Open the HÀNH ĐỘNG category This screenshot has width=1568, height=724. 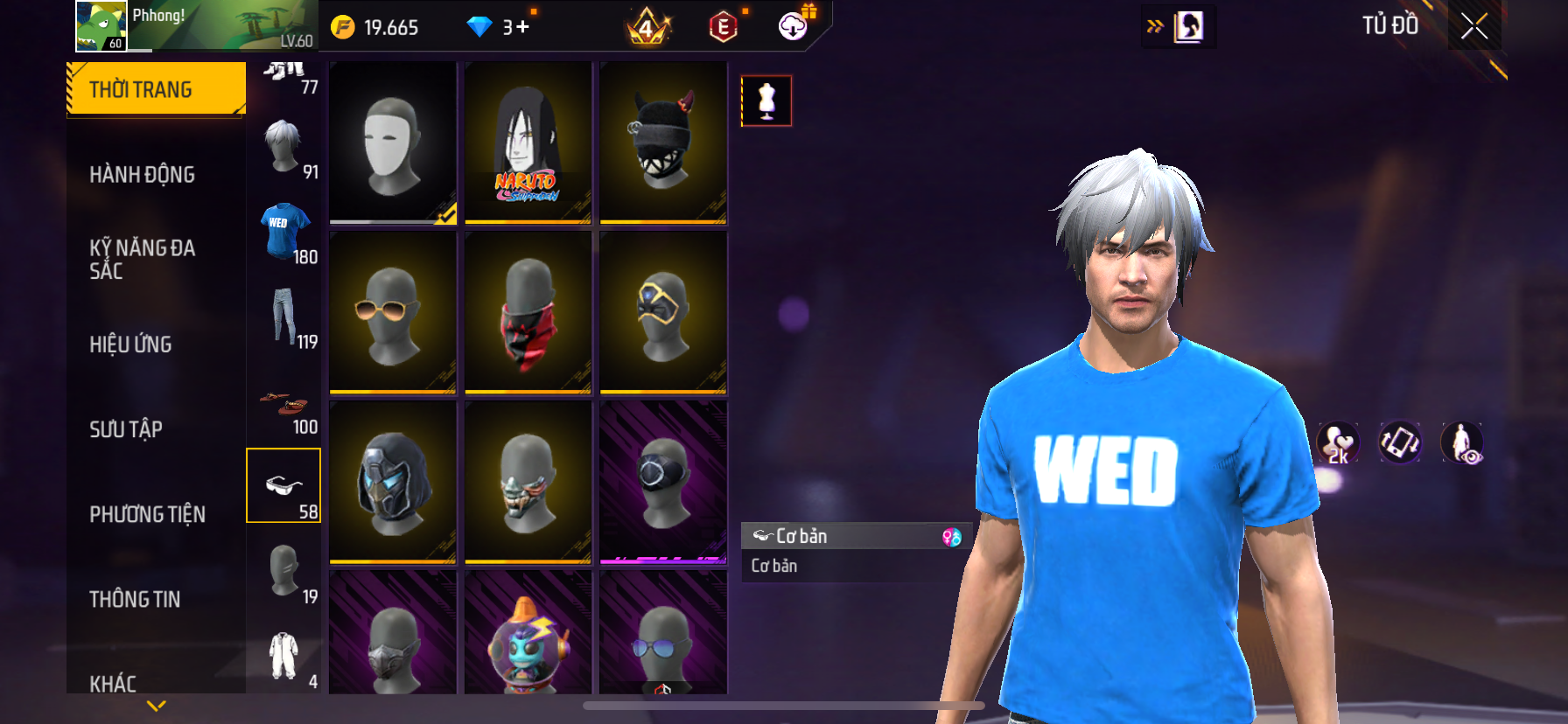pyautogui.click(x=143, y=174)
